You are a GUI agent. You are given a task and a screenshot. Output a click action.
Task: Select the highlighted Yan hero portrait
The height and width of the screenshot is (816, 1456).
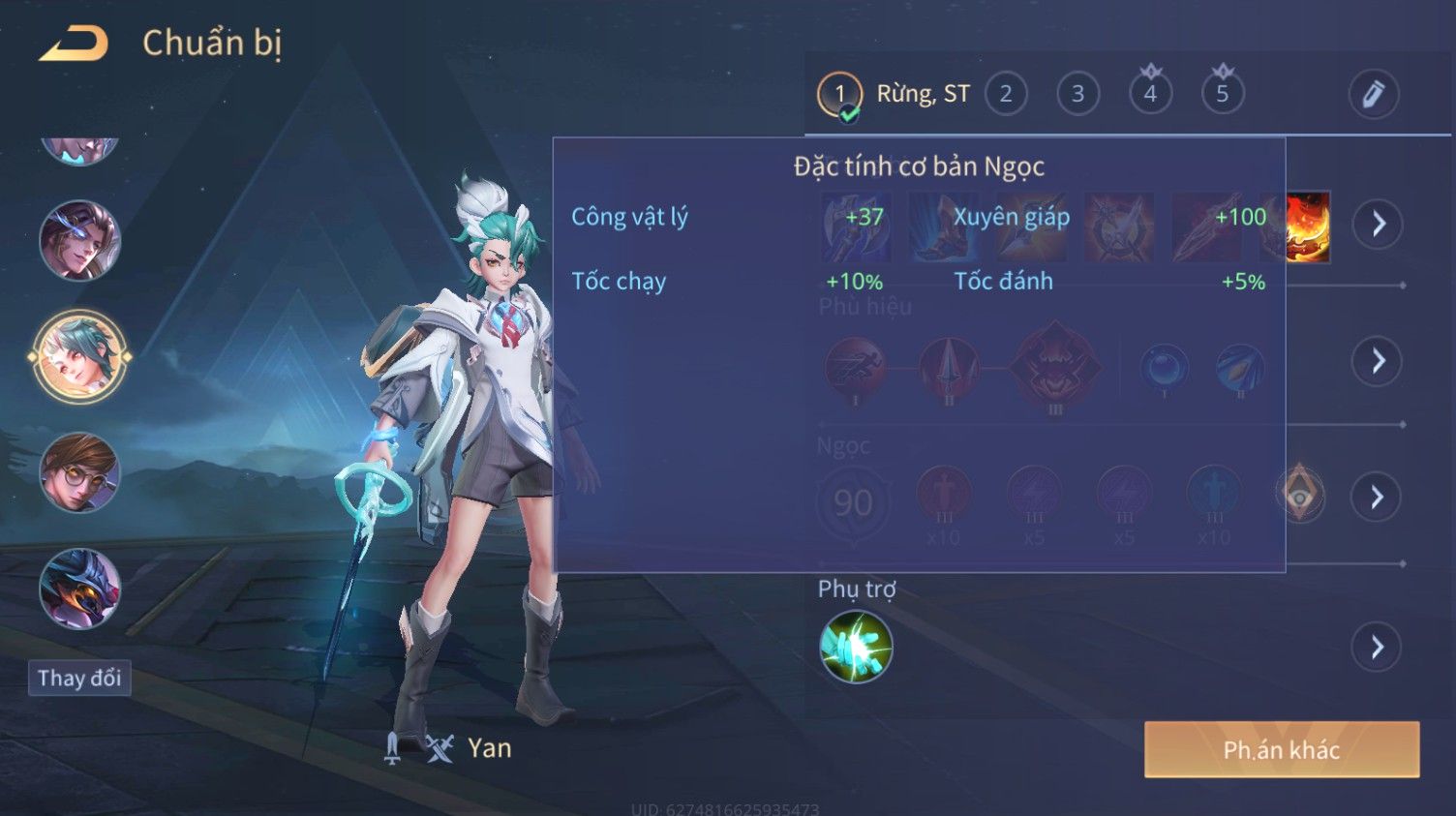coord(79,356)
